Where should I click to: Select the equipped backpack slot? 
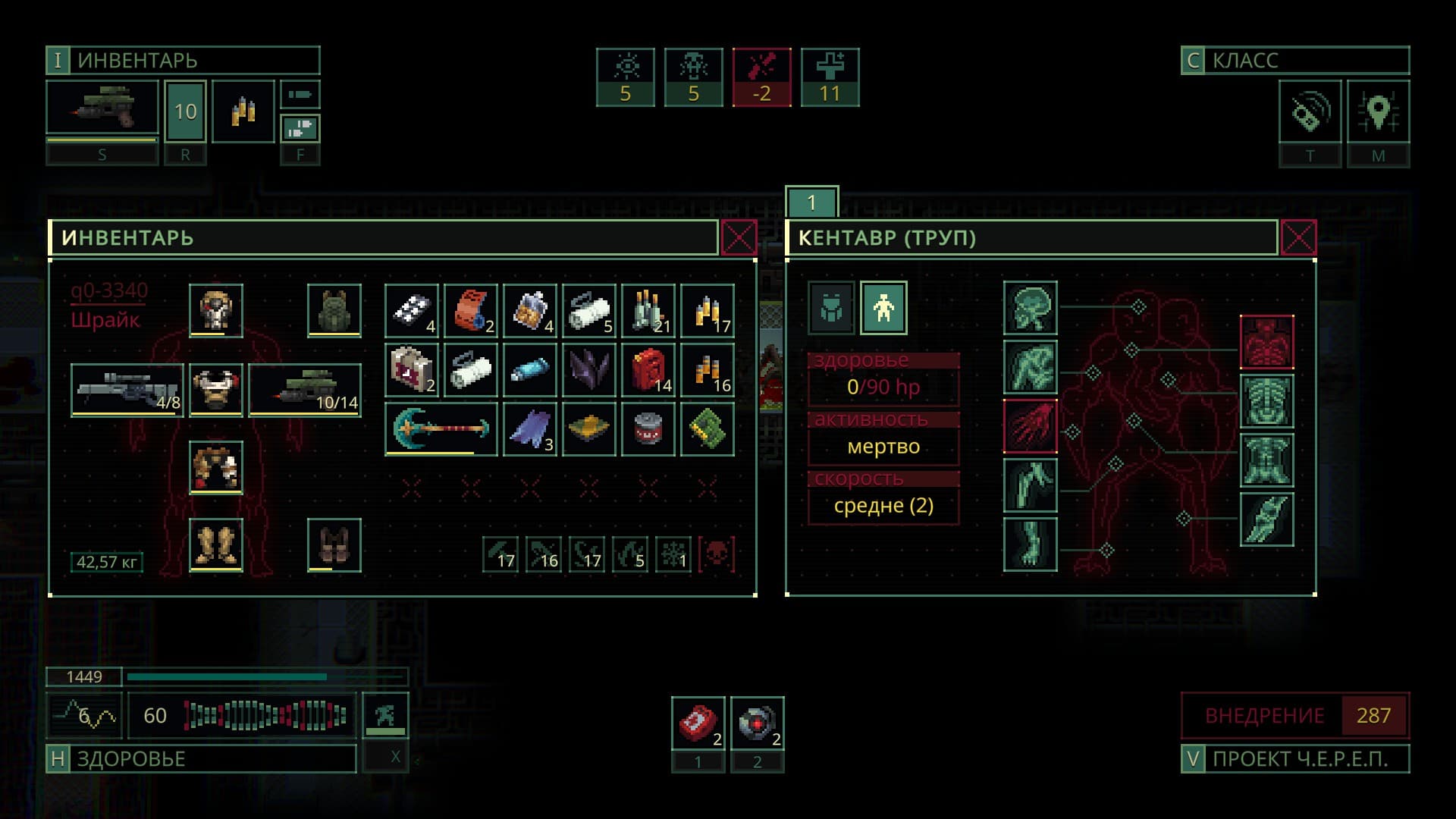[334, 310]
